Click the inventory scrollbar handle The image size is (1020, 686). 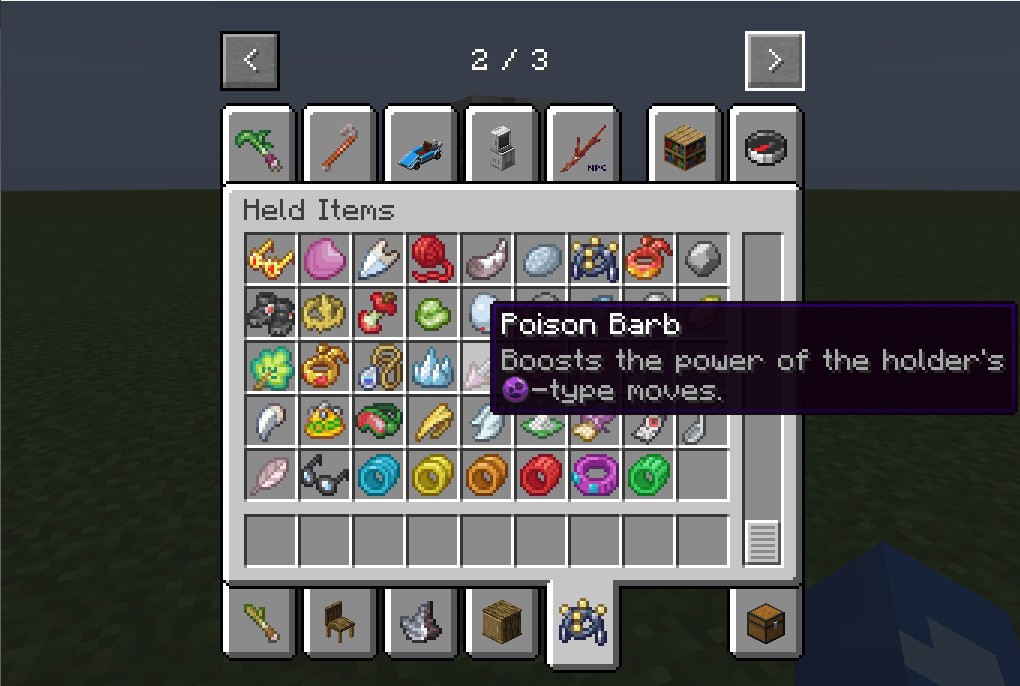[x=762, y=543]
